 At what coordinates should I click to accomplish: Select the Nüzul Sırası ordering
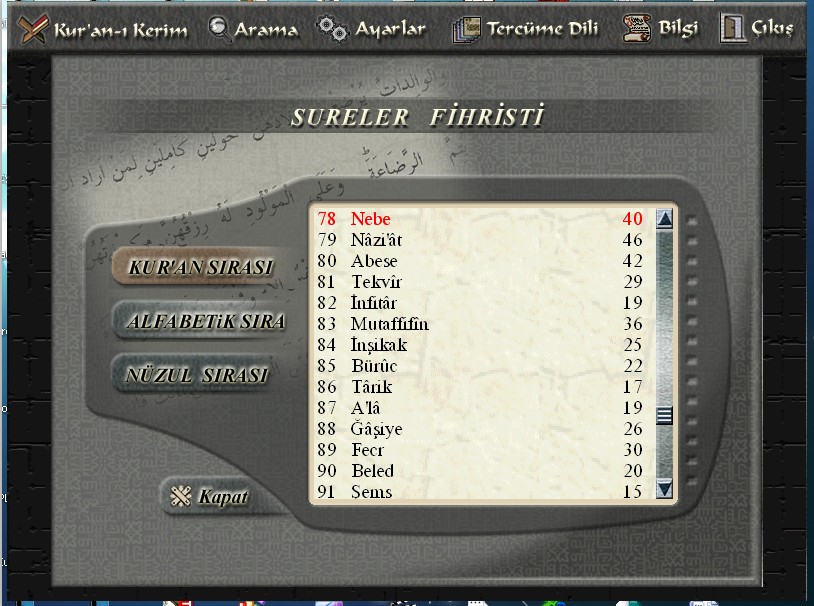click(x=197, y=376)
